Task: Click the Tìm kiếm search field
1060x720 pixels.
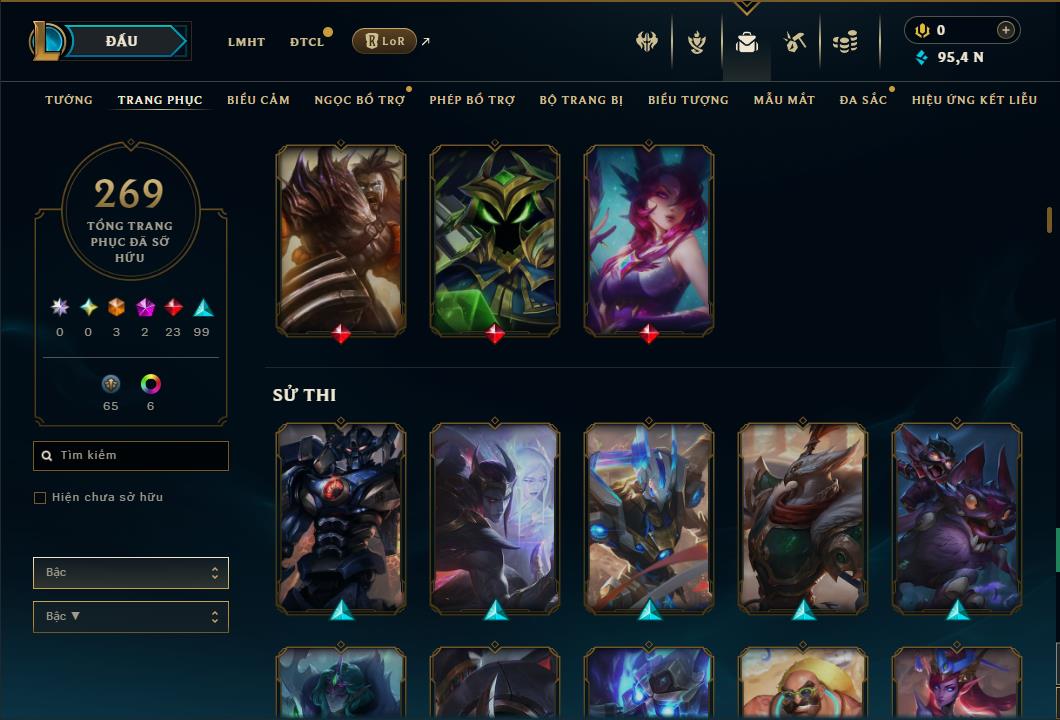Action: [x=131, y=456]
